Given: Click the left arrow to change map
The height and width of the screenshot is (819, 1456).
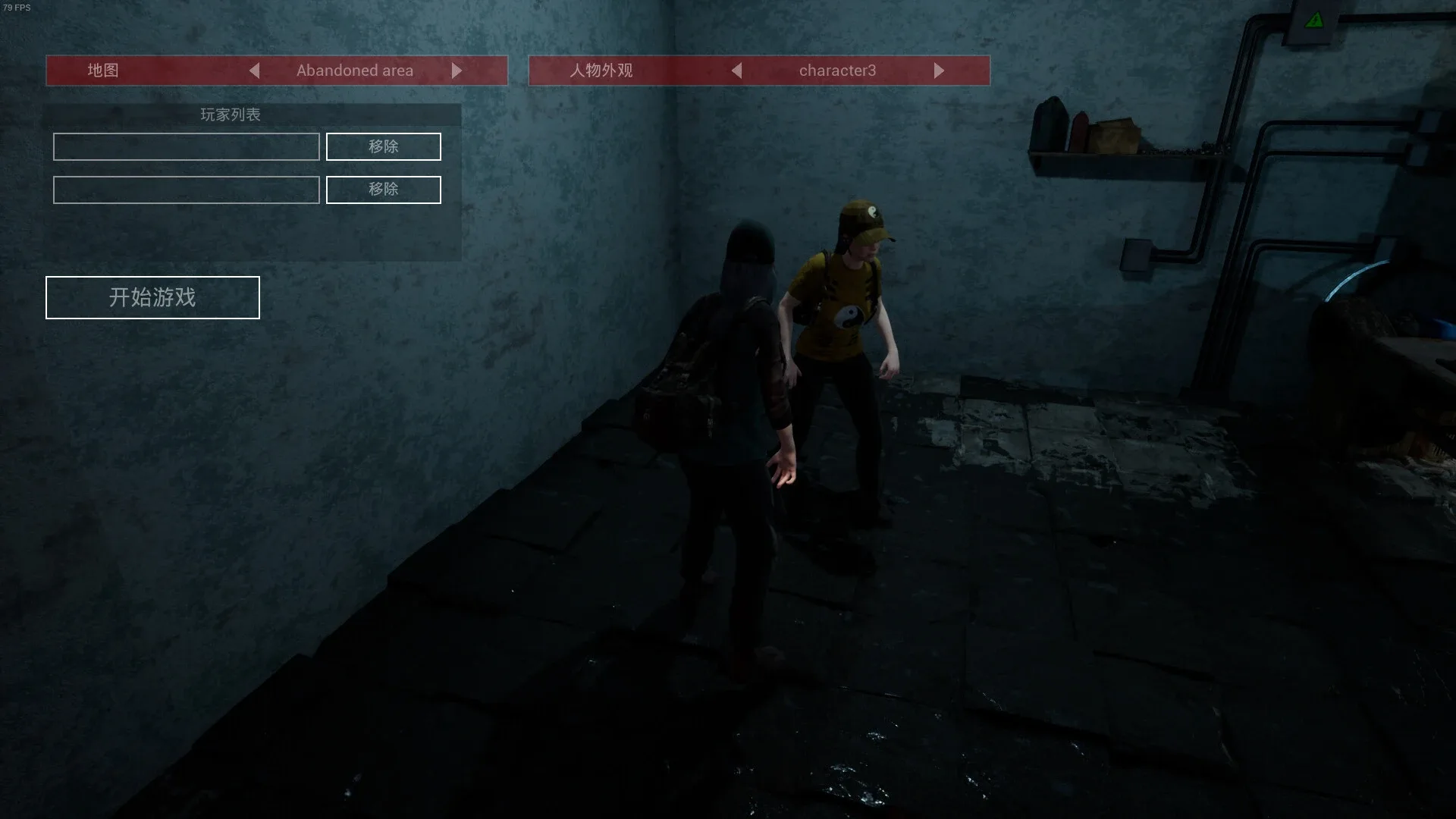Looking at the screenshot, I should coord(255,71).
